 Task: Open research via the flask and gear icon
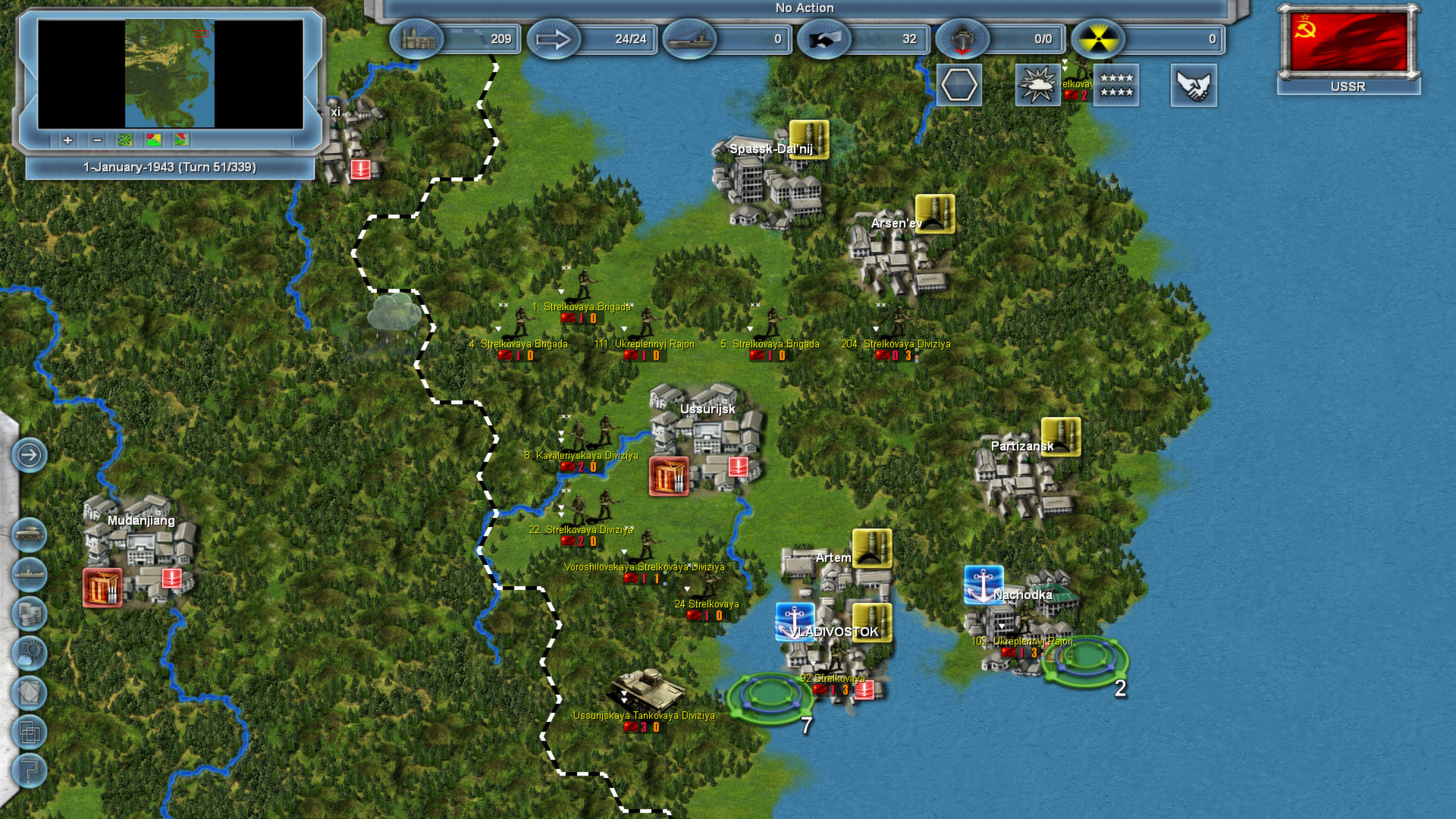coord(29,653)
